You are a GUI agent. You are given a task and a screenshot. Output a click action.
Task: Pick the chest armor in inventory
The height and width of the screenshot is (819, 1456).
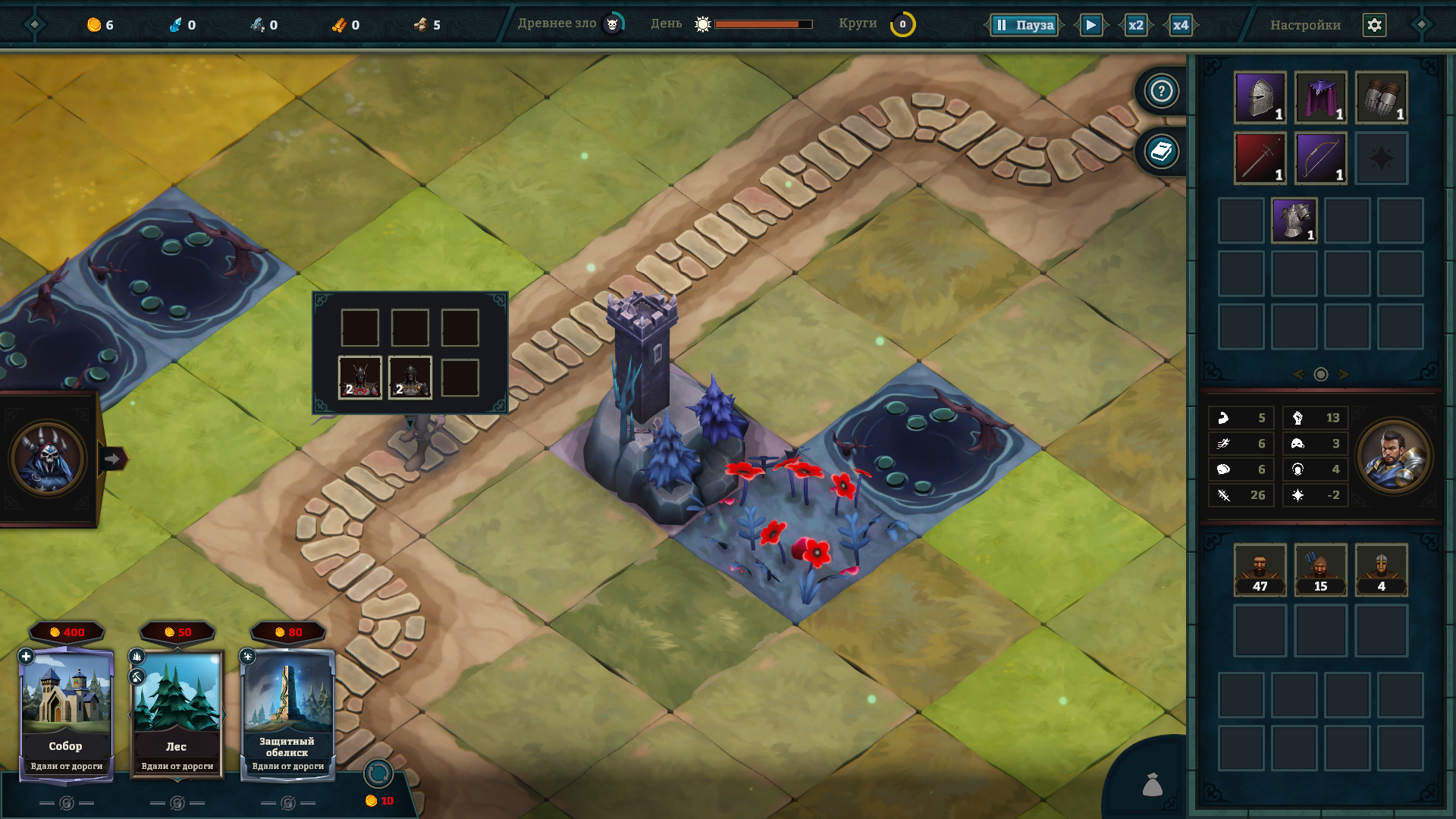1294,221
